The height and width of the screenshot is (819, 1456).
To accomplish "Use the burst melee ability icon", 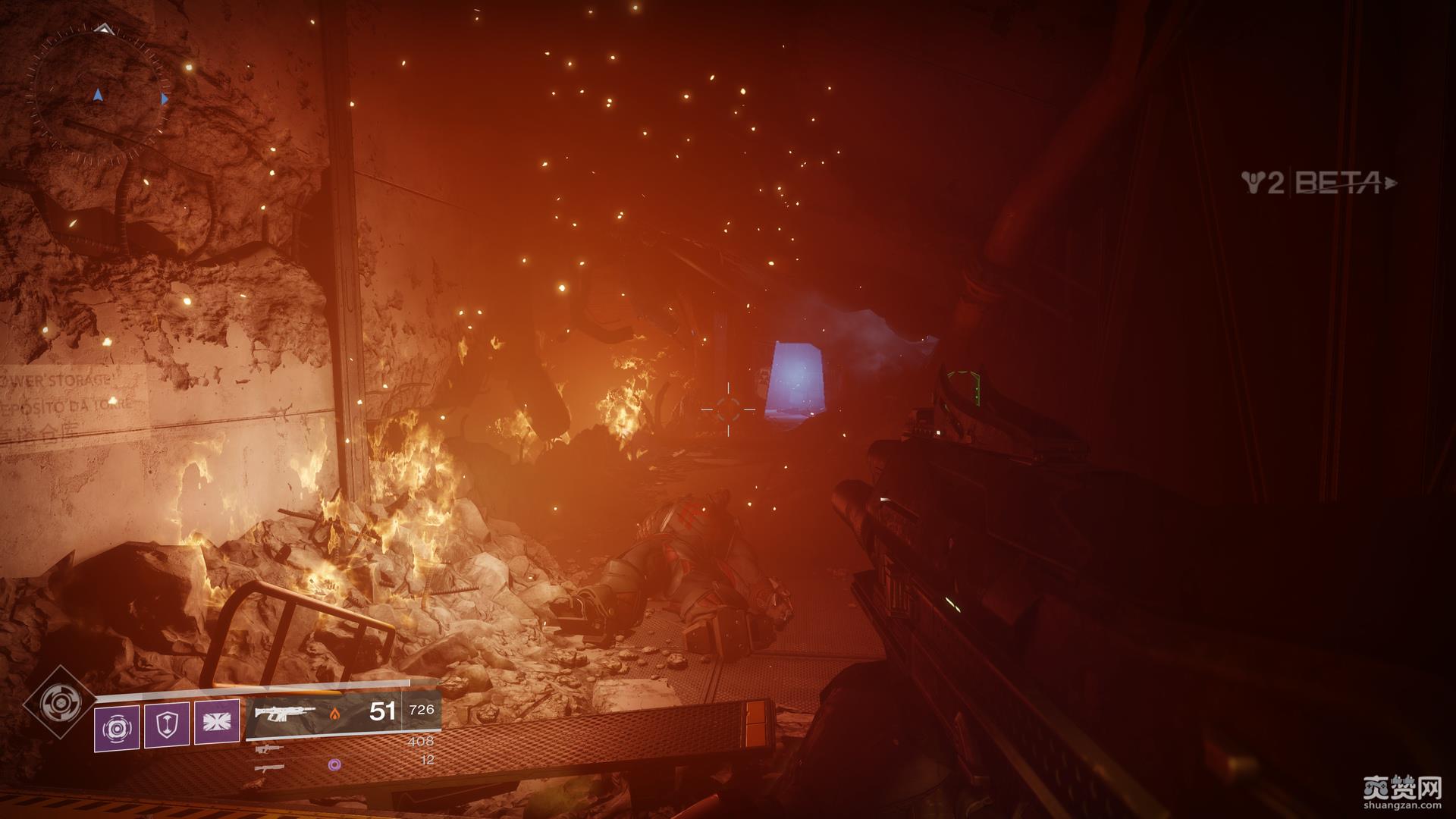I will pyautogui.click(x=217, y=722).
